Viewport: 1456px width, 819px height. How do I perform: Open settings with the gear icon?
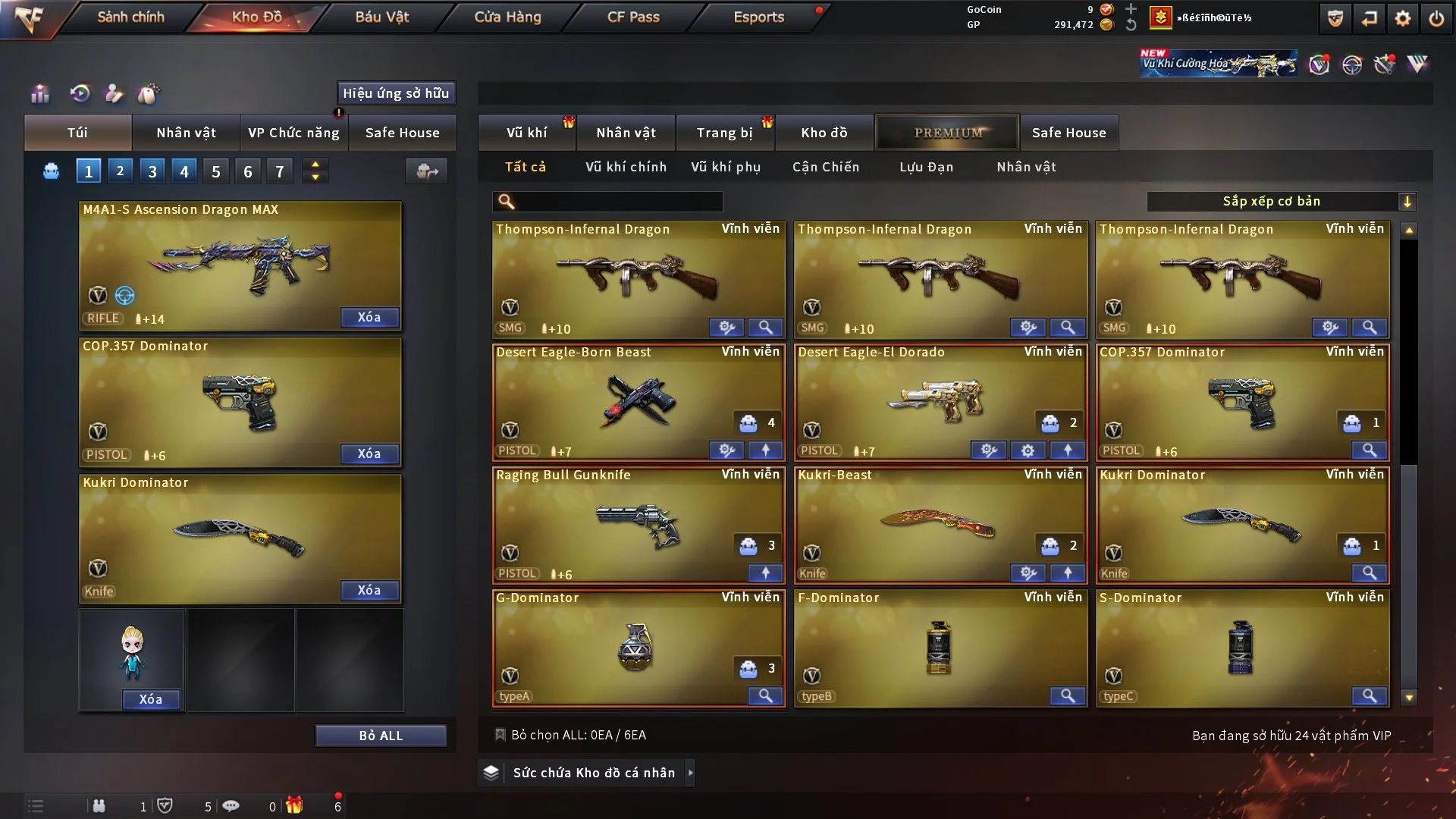[x=1402, y=18]
